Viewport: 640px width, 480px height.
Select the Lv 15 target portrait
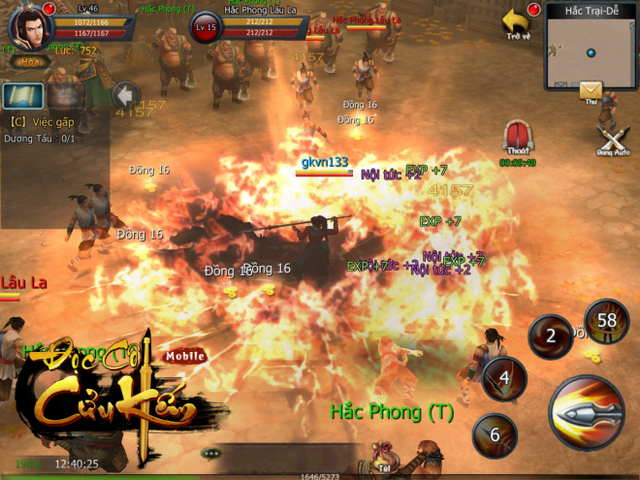tap(204, 26)
